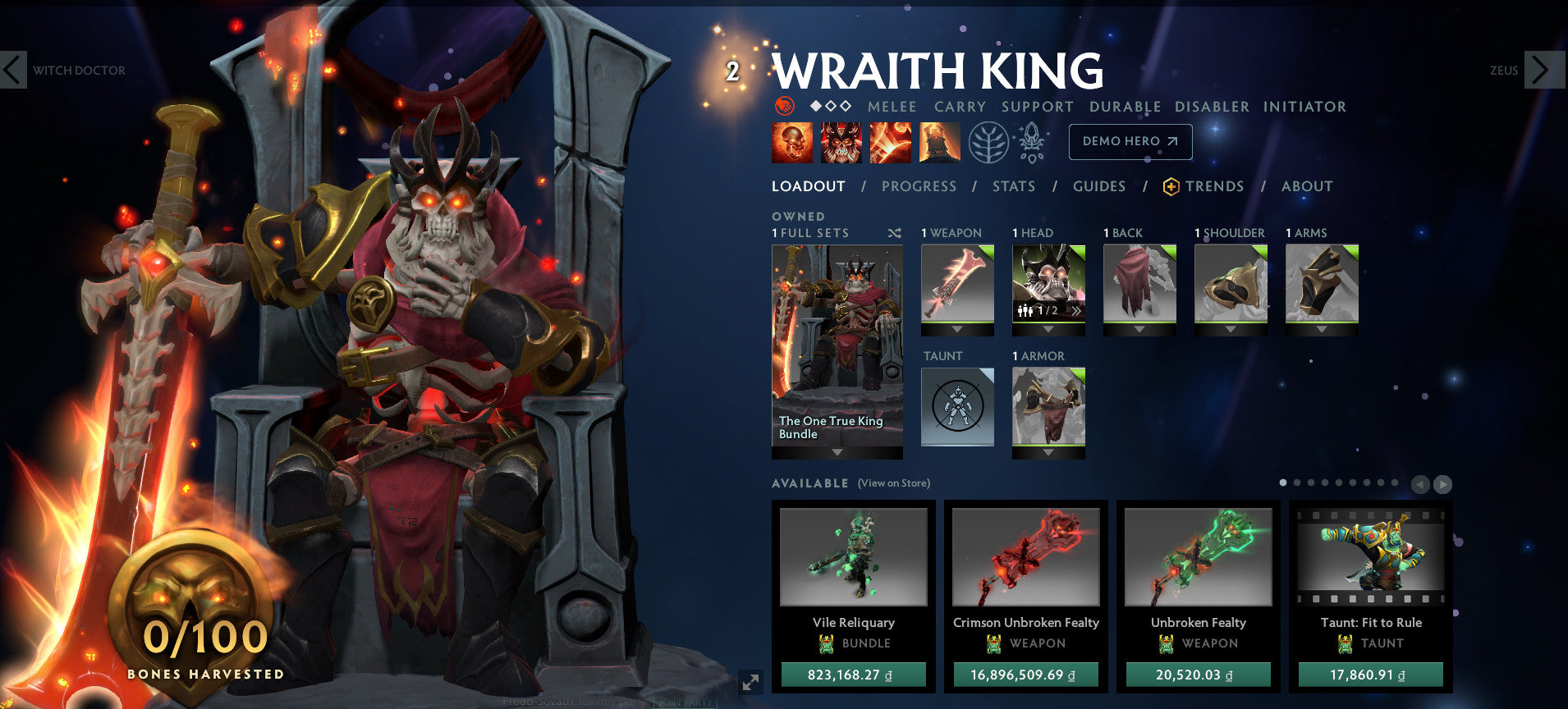Click the DEMO HERO button
The height and width of the screenshot is (709, 1568).
(x=1130, y=141)
